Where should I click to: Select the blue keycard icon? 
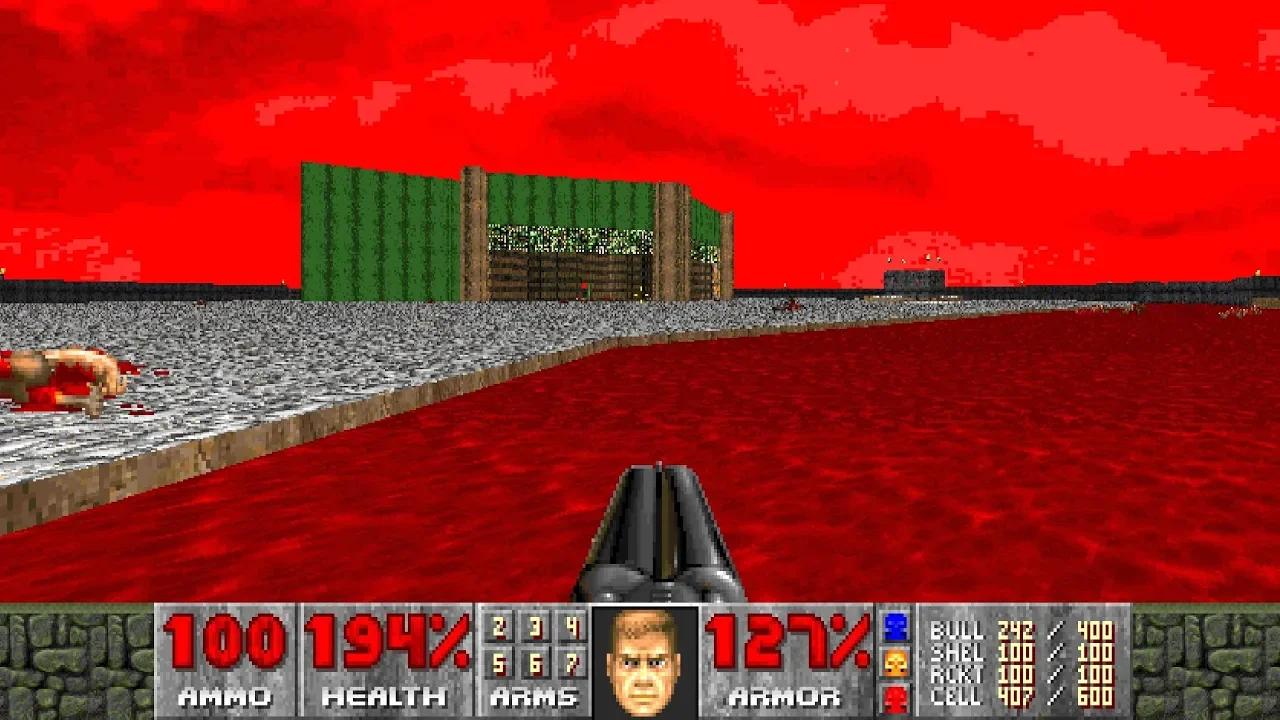(x=895, y=625)
